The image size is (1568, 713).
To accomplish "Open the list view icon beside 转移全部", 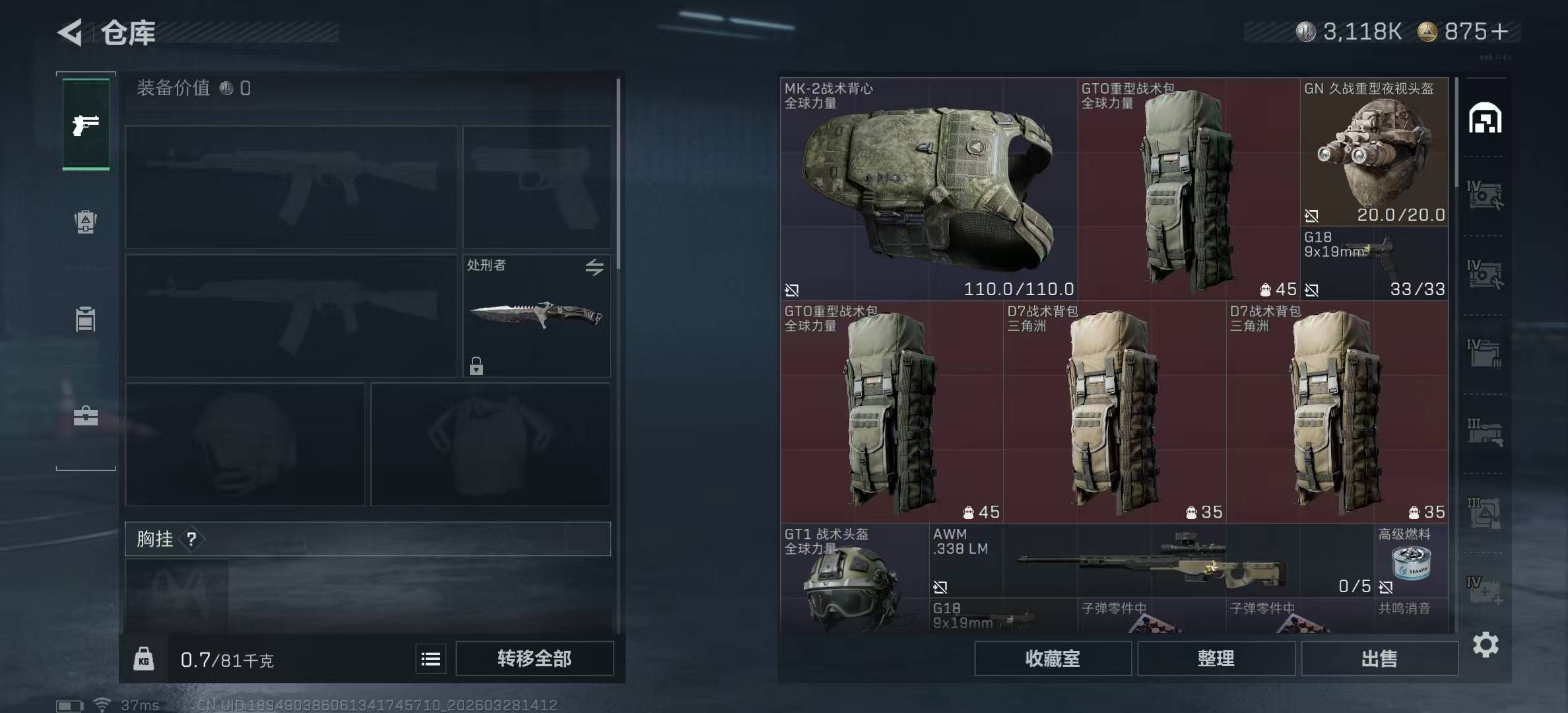I will click(x=431, y=659).
